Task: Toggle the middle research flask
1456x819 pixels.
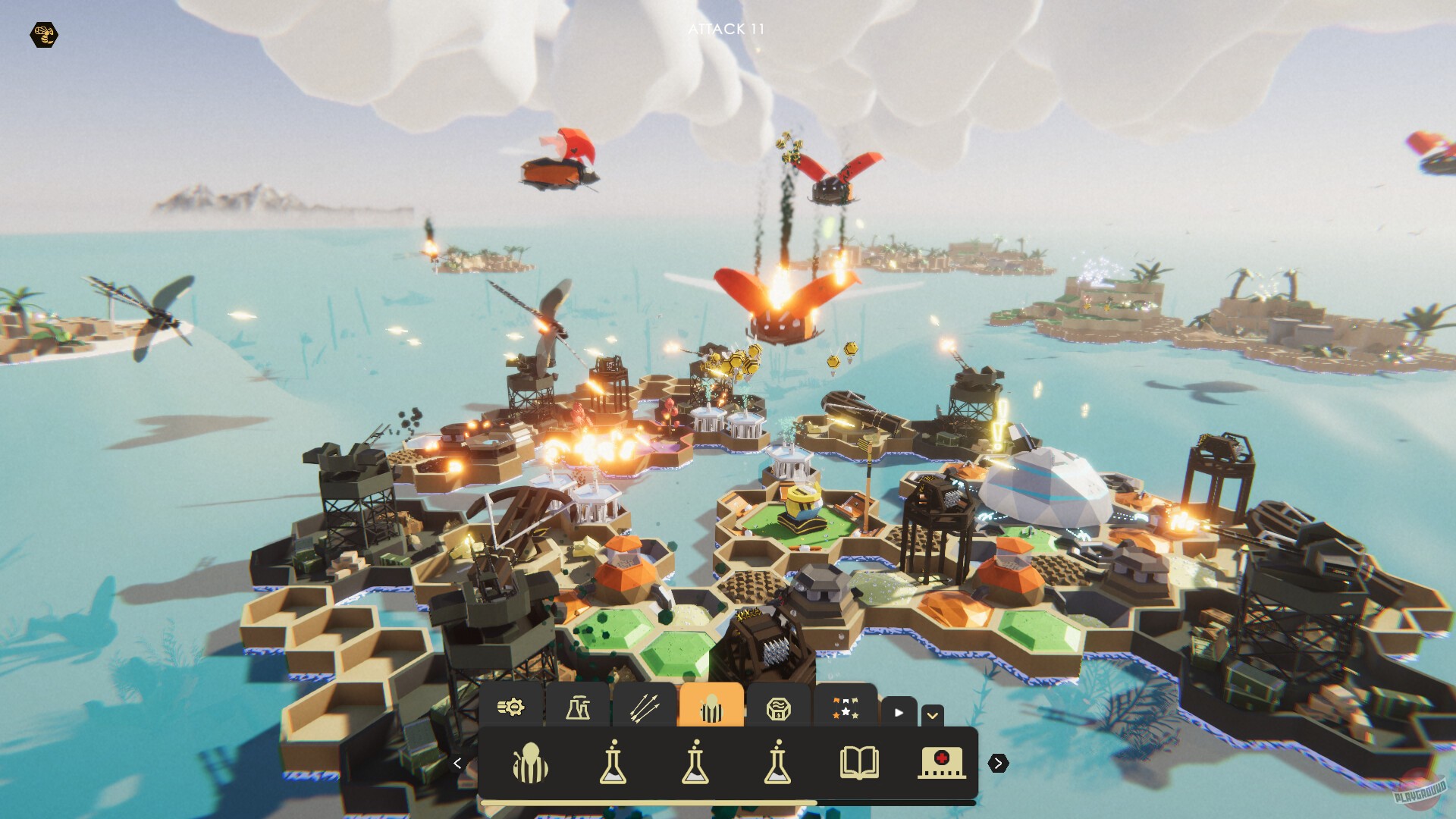Action: pos(694,764)
